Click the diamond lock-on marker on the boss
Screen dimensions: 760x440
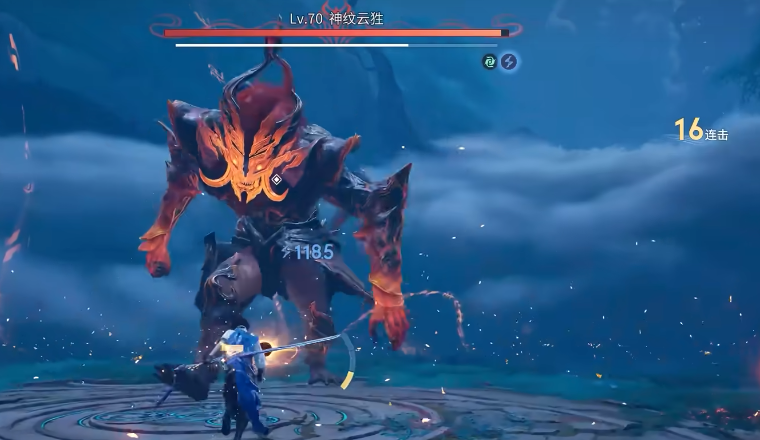277,180
